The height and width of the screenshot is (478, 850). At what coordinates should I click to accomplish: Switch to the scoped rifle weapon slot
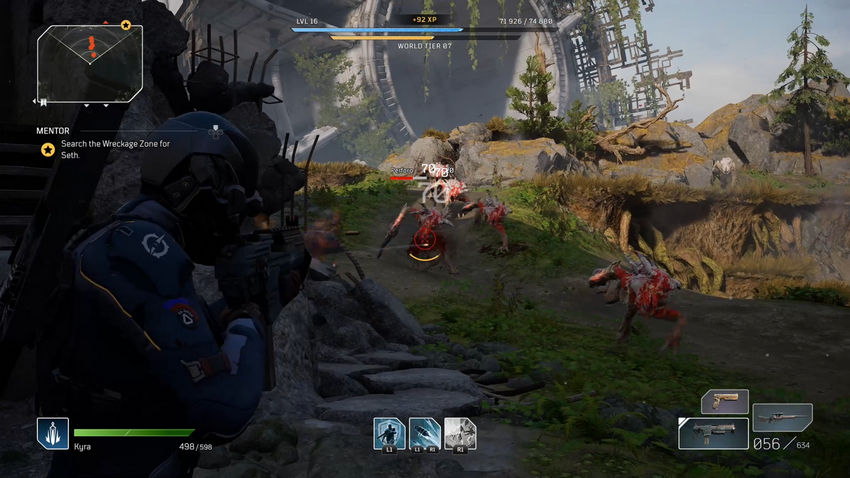pos(782,415)
